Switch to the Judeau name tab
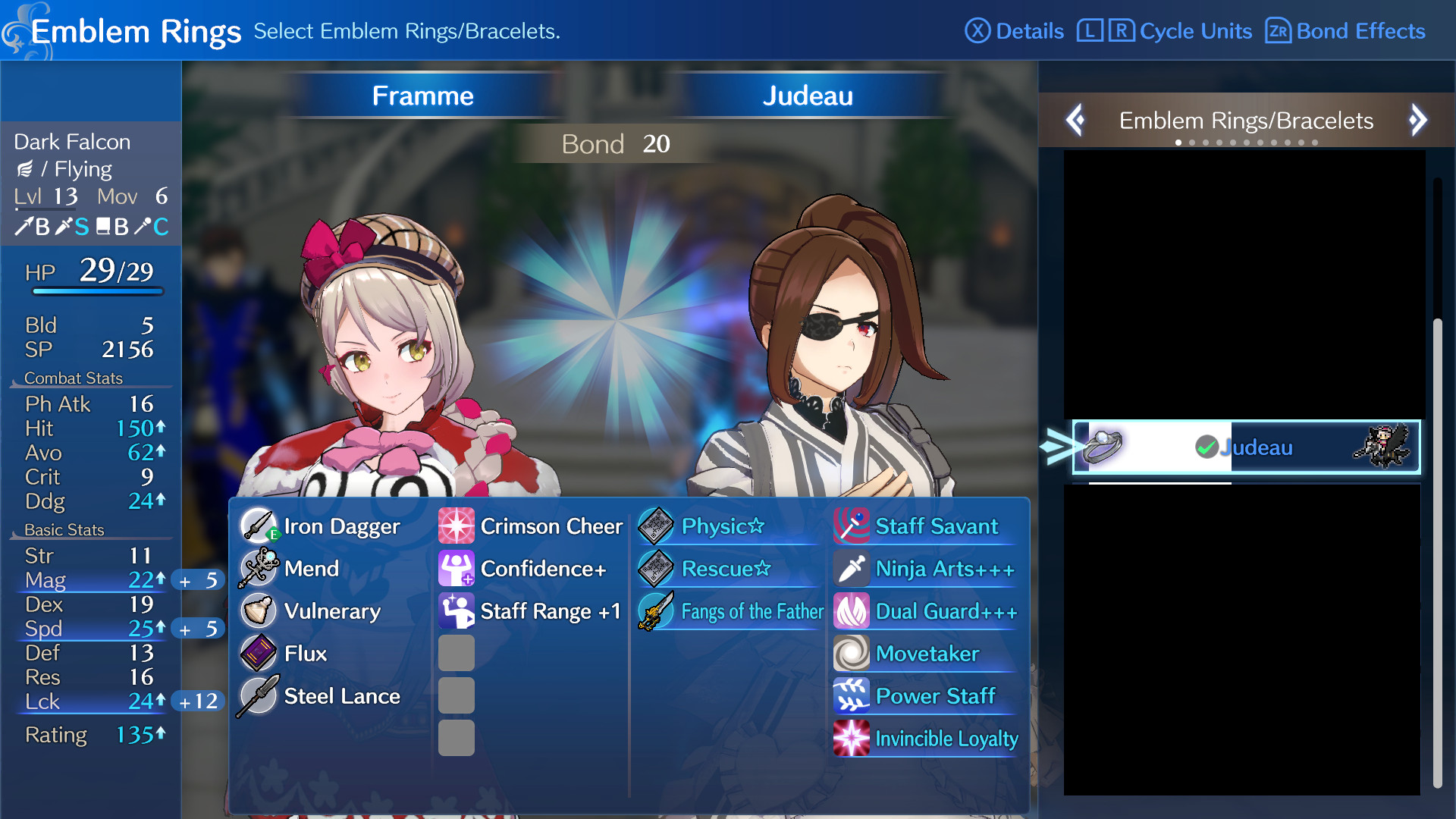Image resolution: width=1456 pixels, height=819 pixels. pos(808,96)
